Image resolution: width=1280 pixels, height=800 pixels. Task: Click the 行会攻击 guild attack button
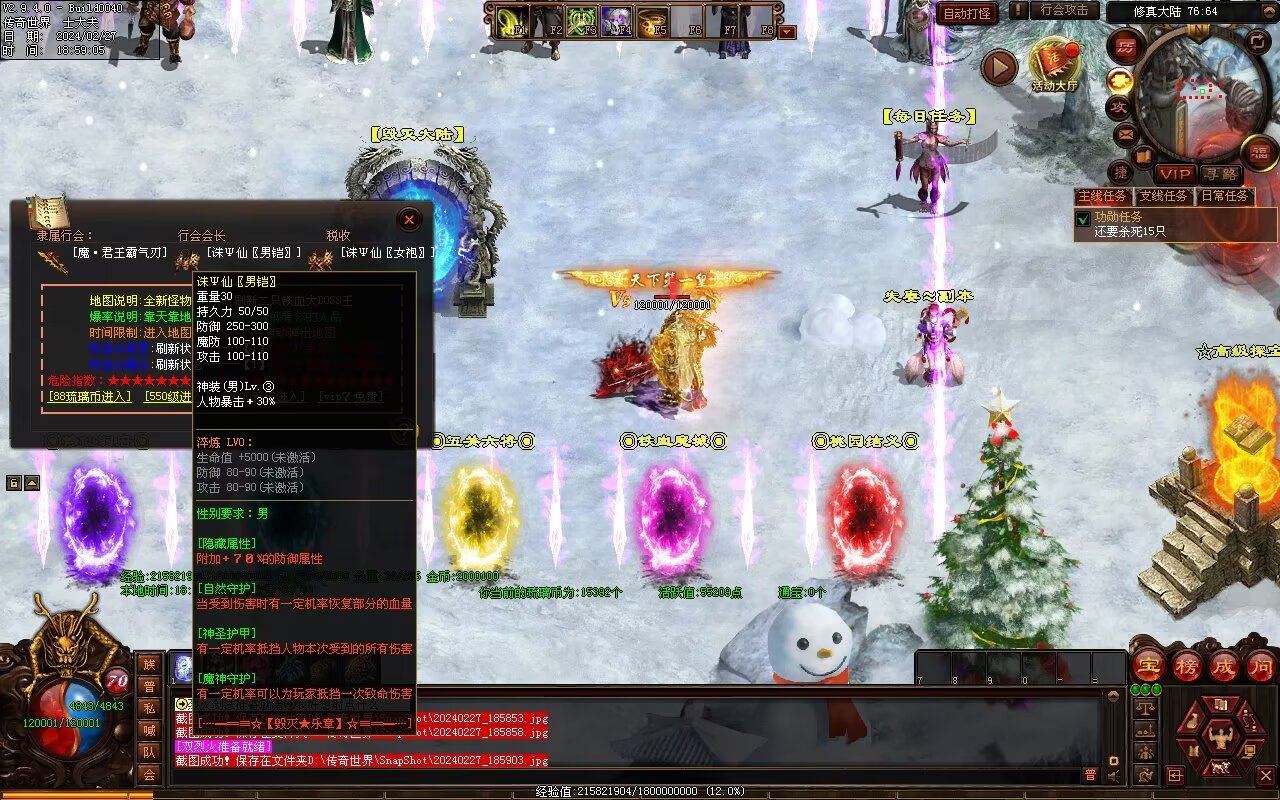1064,10
